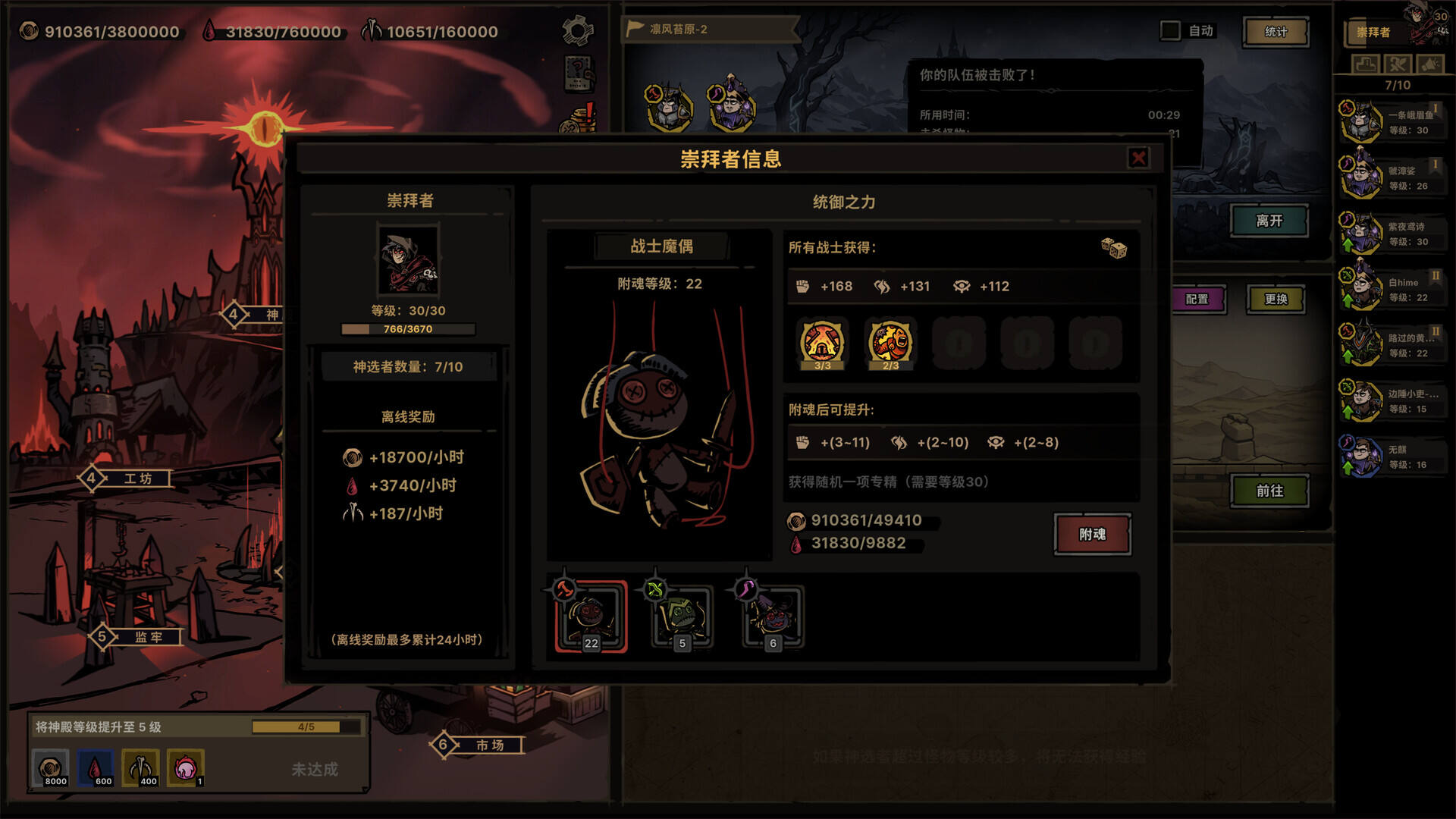Open the building tab icon in worshipper sidebar

coord(1367,64)
